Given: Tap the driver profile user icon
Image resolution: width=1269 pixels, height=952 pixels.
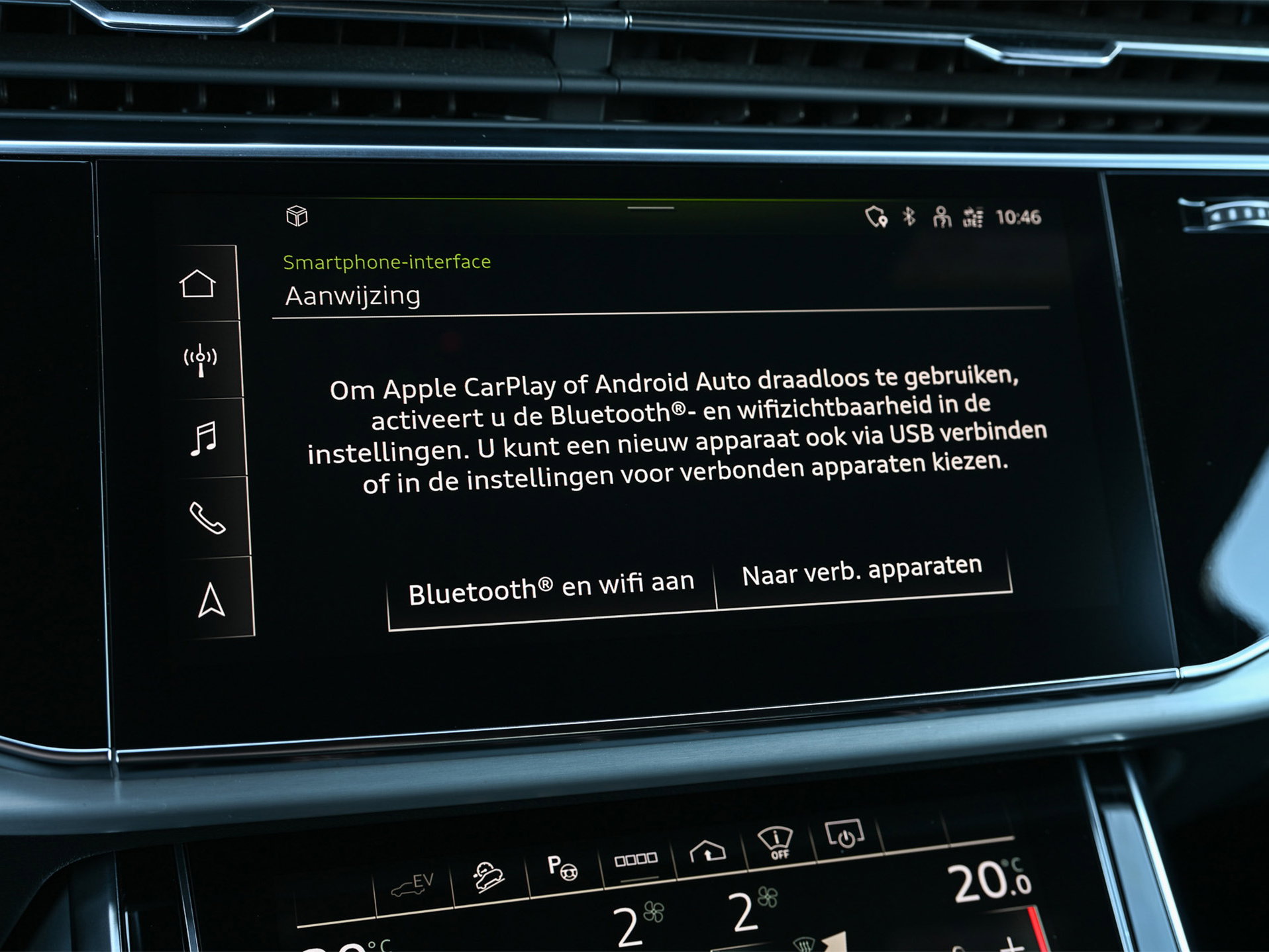Looking at the screenshot, I should [x=942, y=215].
